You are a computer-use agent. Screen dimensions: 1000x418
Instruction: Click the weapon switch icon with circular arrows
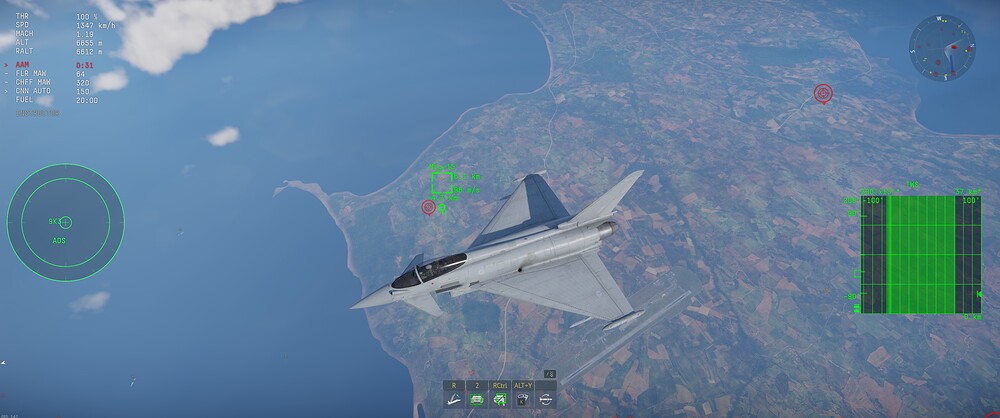pyautogui.click(x=546, y=399)
